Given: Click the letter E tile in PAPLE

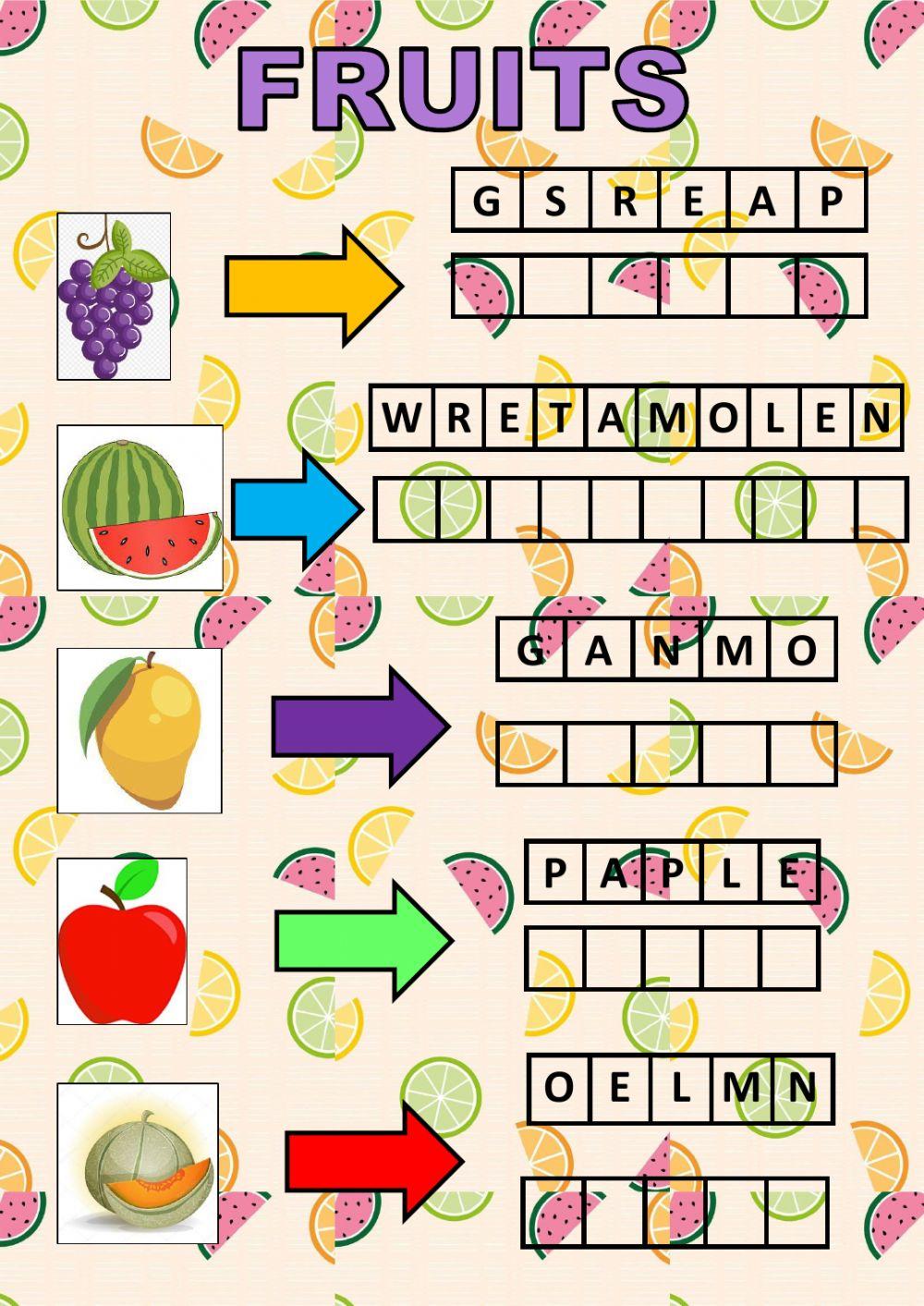Looking at the screenshot, I should point(790,873).
